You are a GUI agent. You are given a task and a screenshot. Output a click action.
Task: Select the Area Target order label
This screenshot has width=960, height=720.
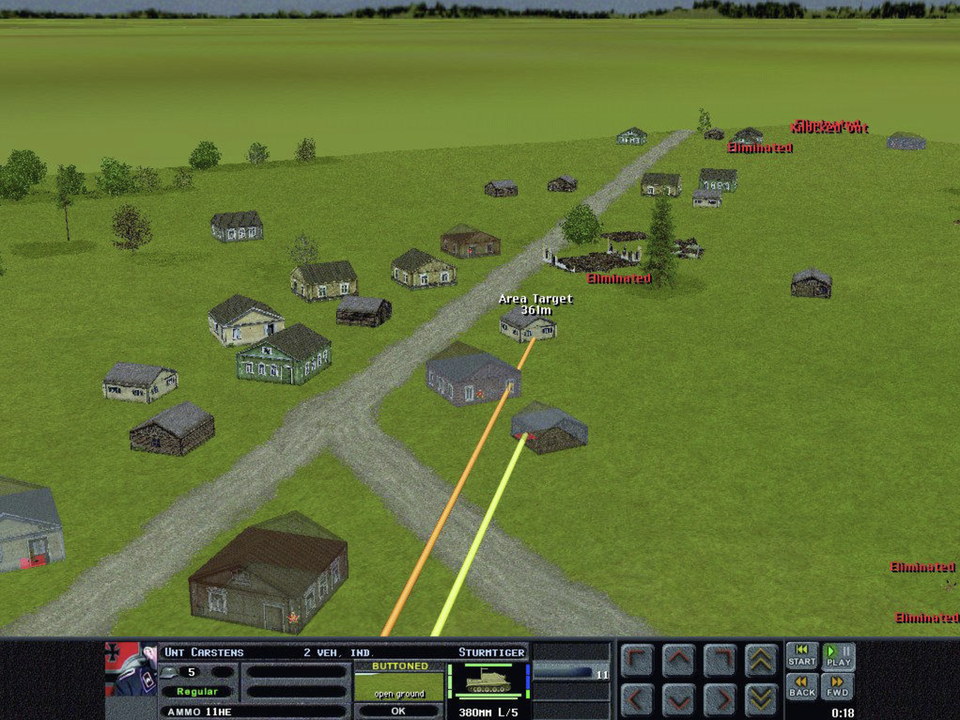tap(536, 299)
